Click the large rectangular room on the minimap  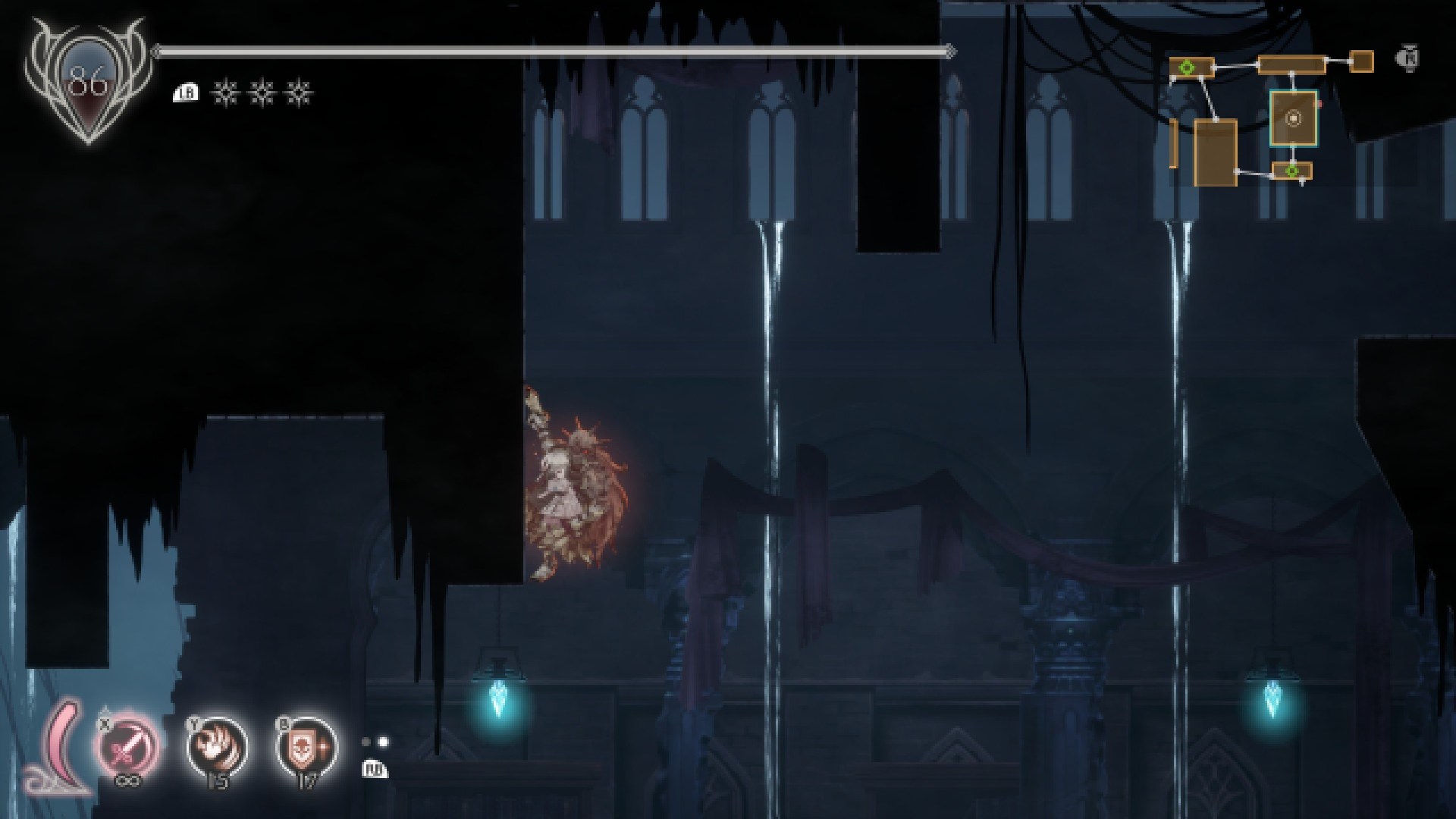point(1216,153)
